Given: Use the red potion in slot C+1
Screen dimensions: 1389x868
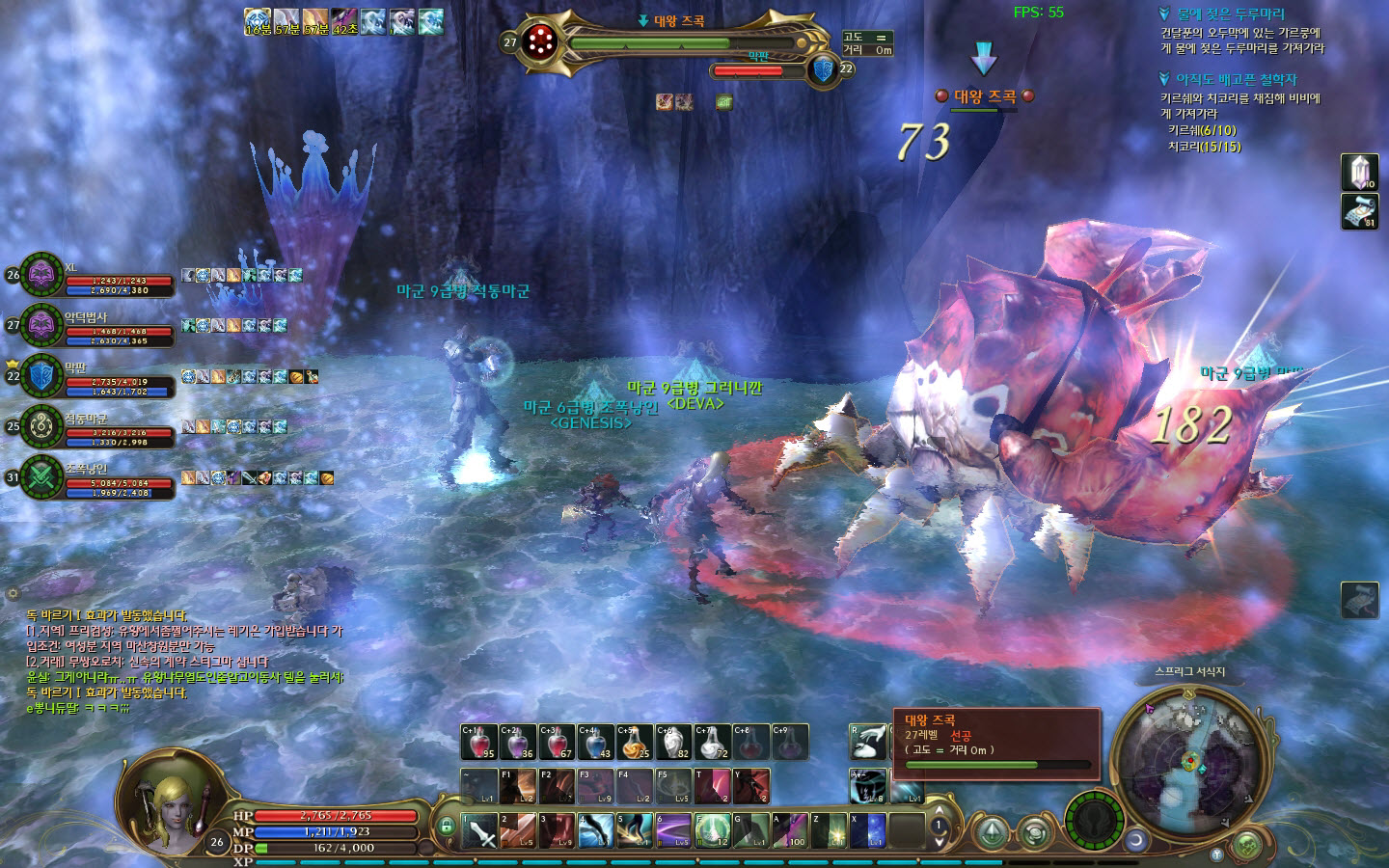Looking at the screenshot, I should coord(478,742).
